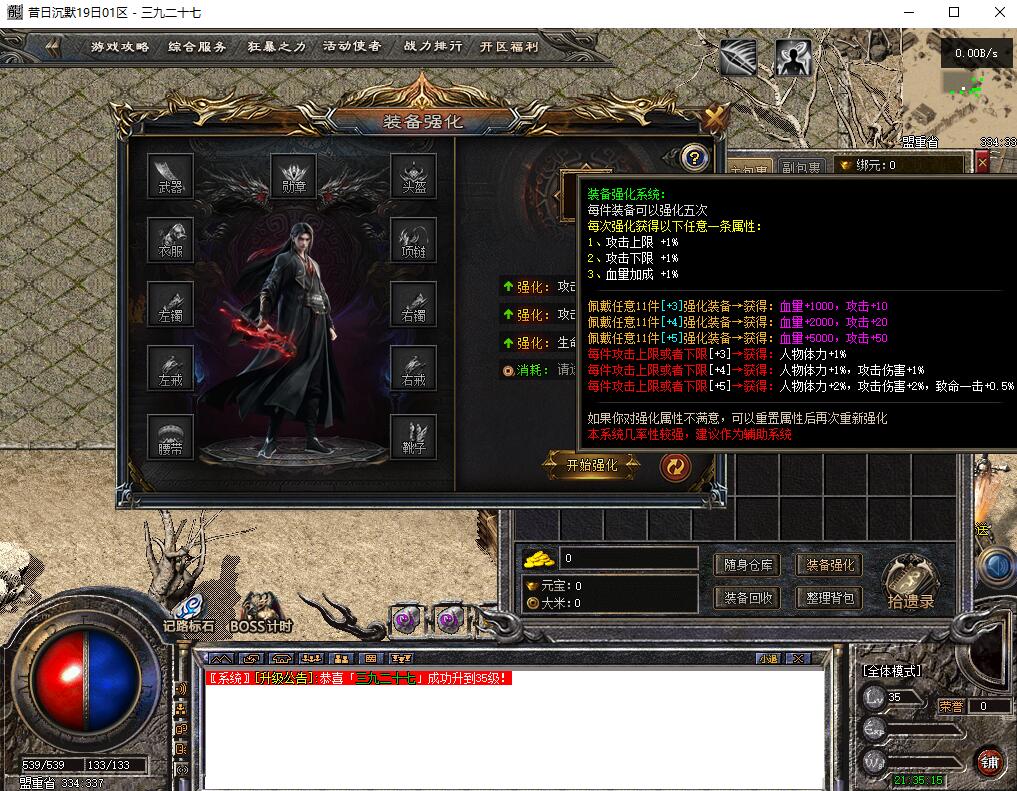Sort the bag with 整理背包
The width and height of the screenshot is (1017, 791).
click(x=830, y=598)
